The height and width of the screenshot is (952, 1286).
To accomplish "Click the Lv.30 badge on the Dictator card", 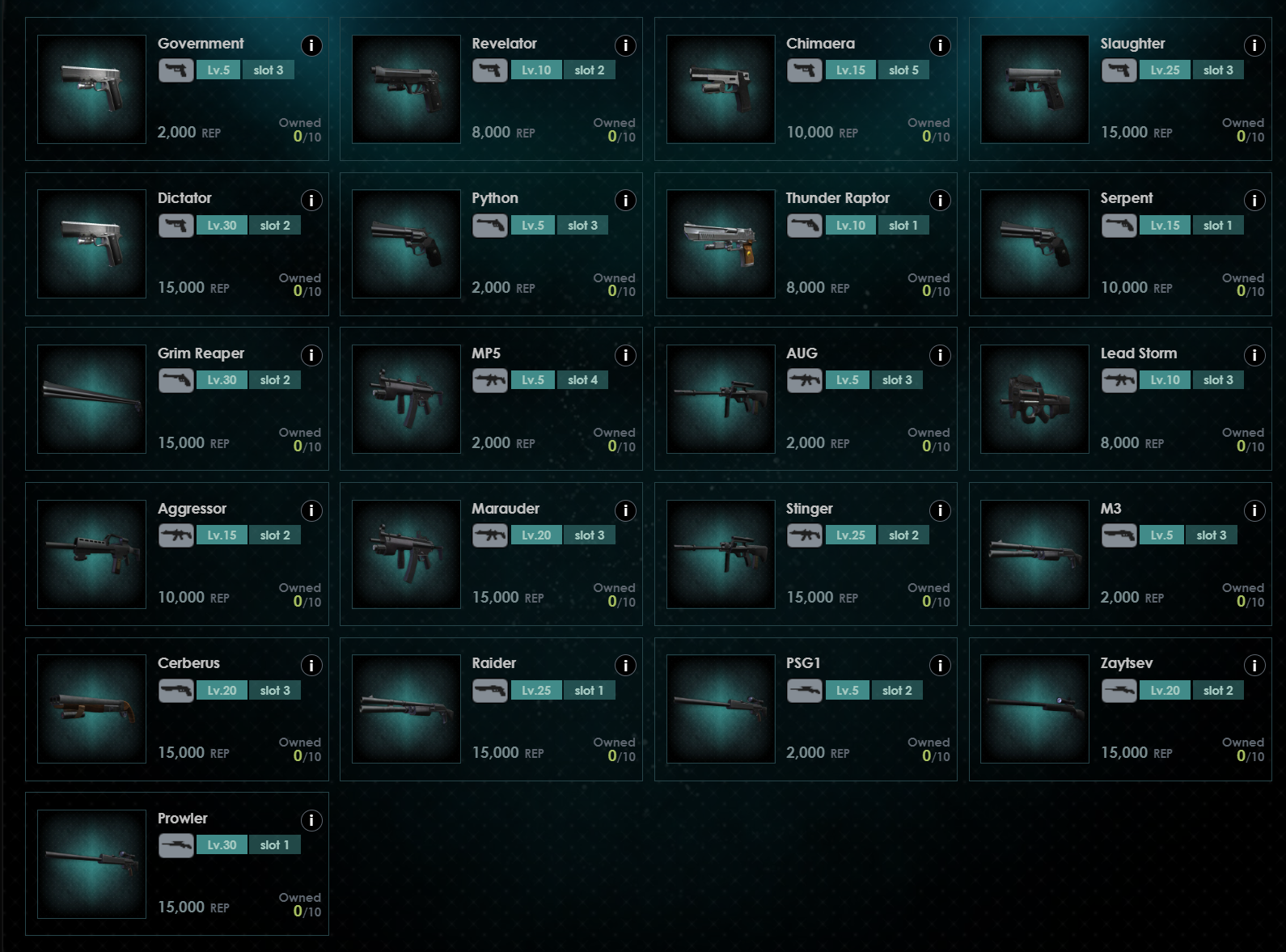I will [222, 226].
